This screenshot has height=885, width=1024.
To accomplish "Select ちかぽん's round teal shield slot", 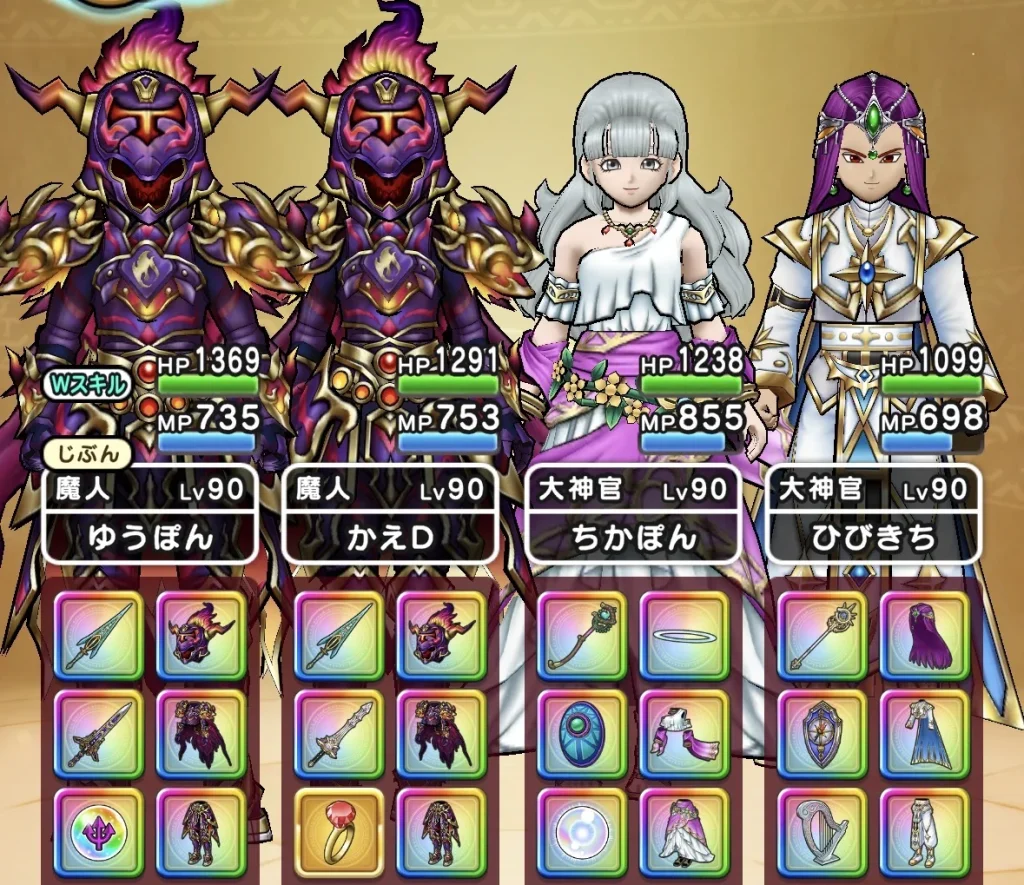I will click(x=581, y=733).
